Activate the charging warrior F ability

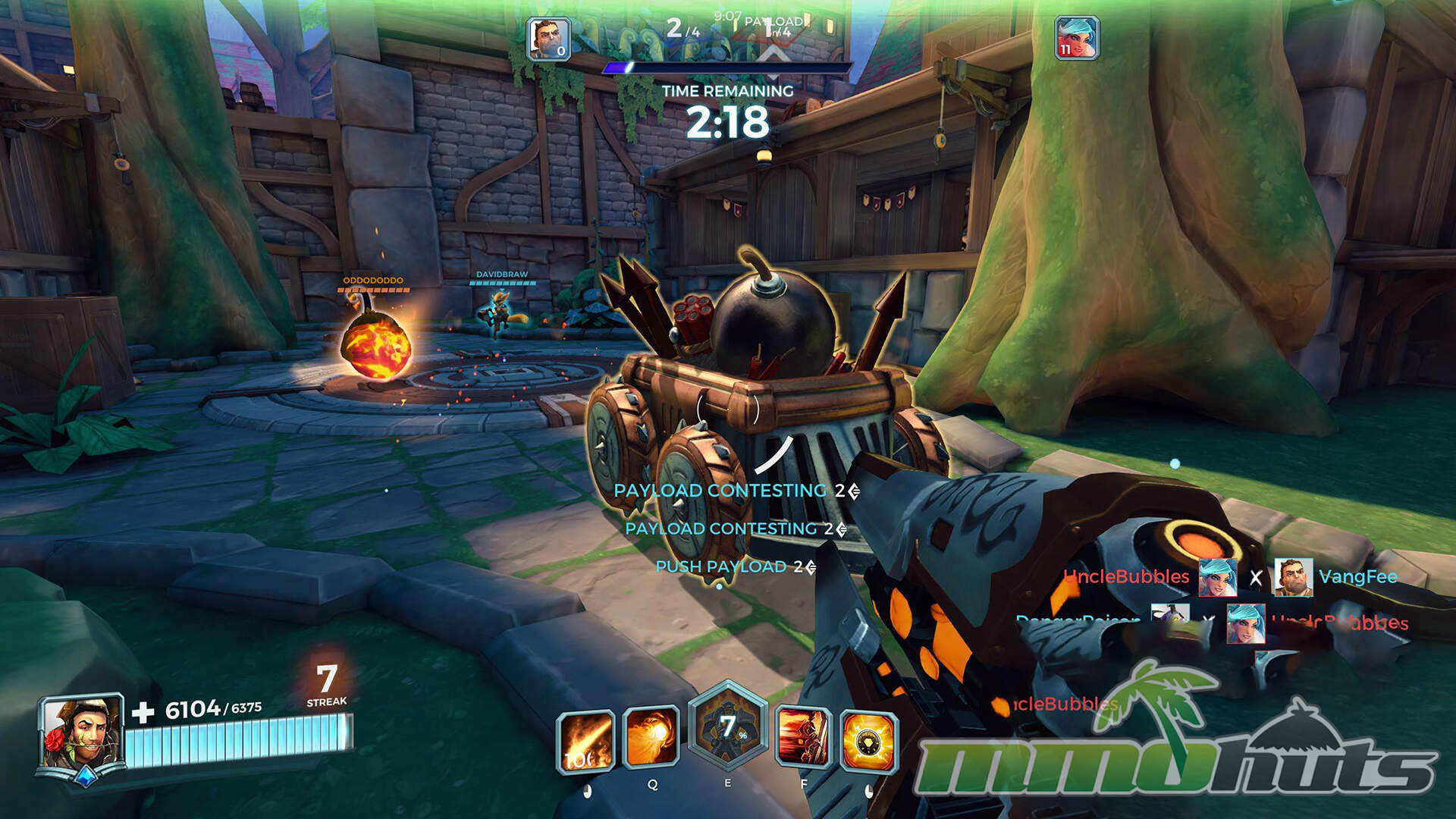pos(802,737)
